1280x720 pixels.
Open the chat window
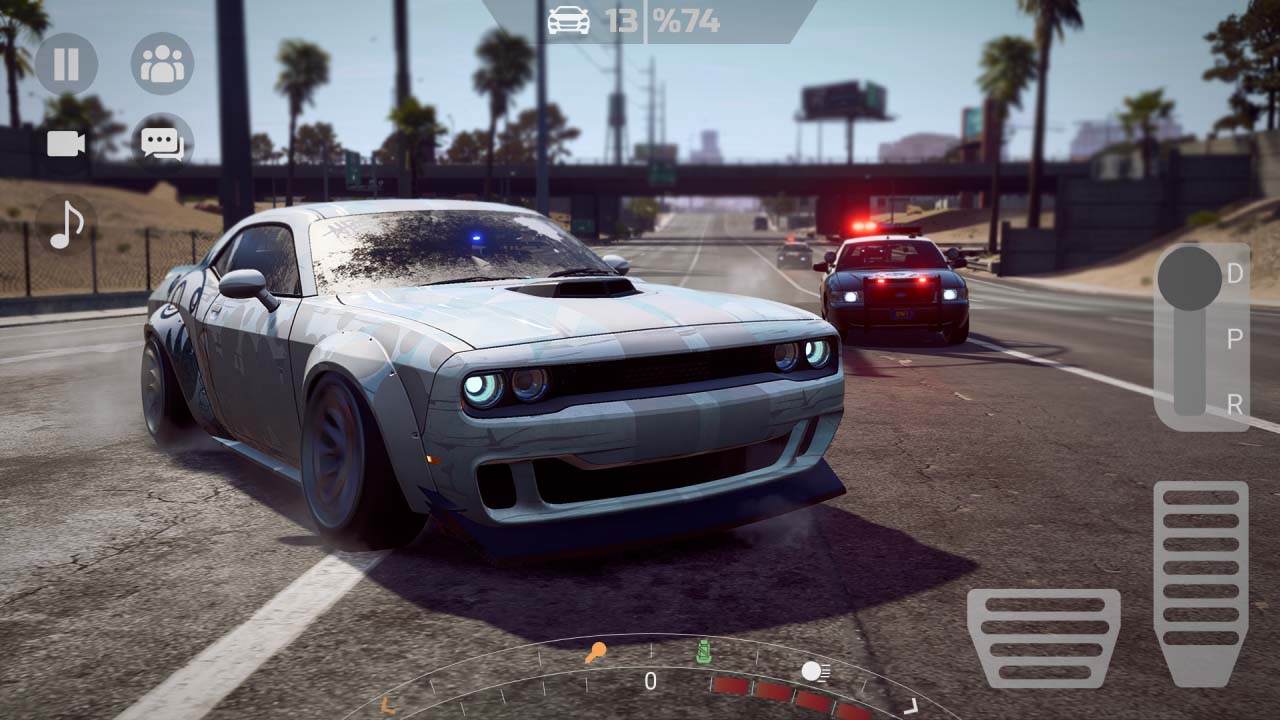pos(162,143)
